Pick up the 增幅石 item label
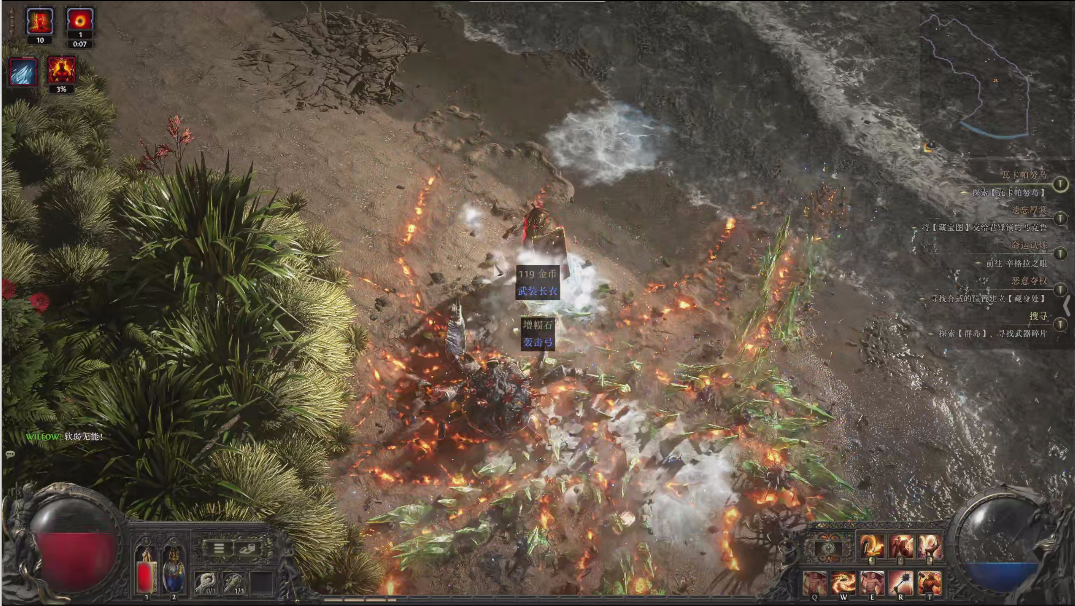 coord(537,326)
